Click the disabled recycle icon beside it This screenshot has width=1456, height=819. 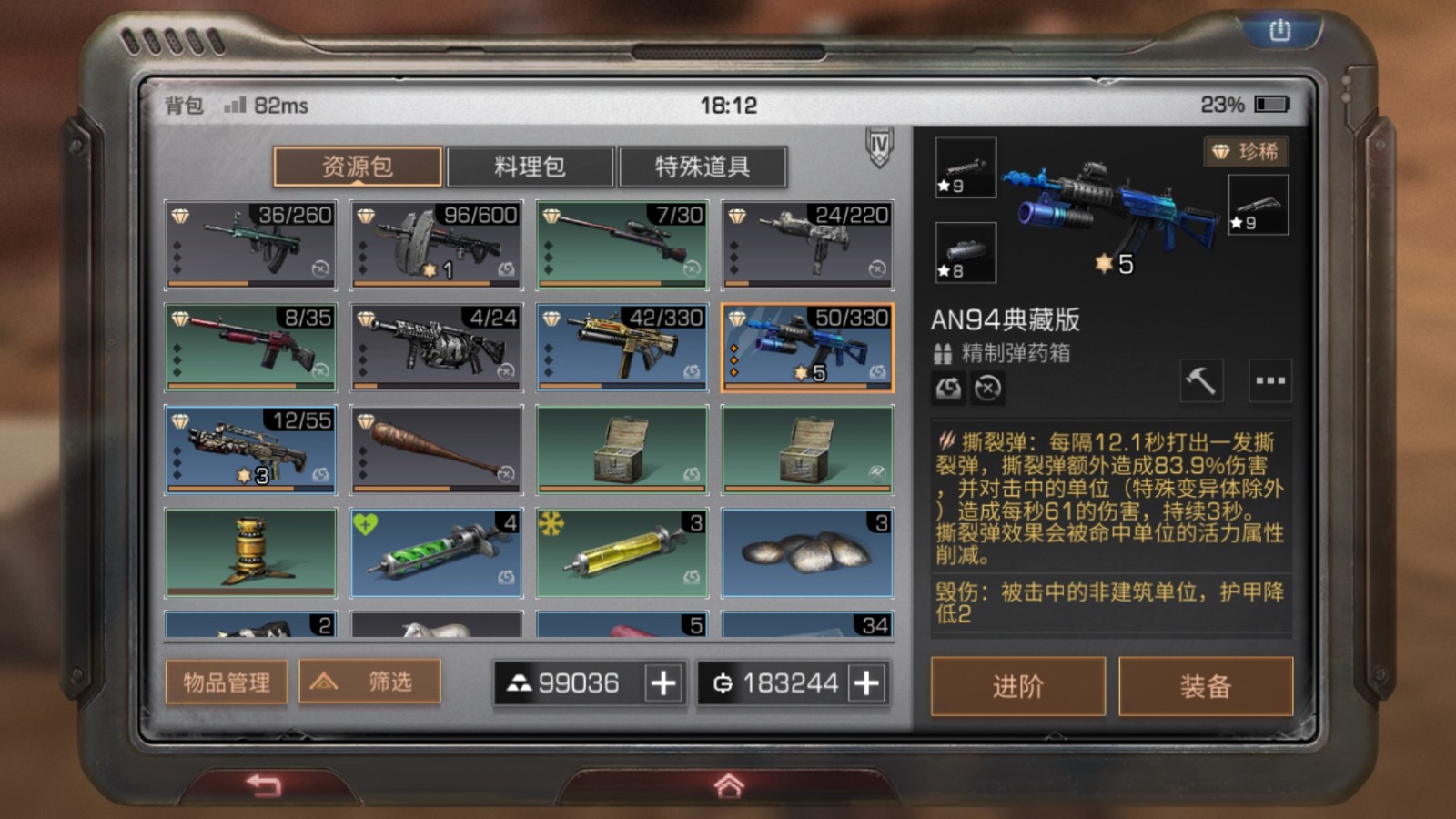pyautogui.click(x=986, y=388)
